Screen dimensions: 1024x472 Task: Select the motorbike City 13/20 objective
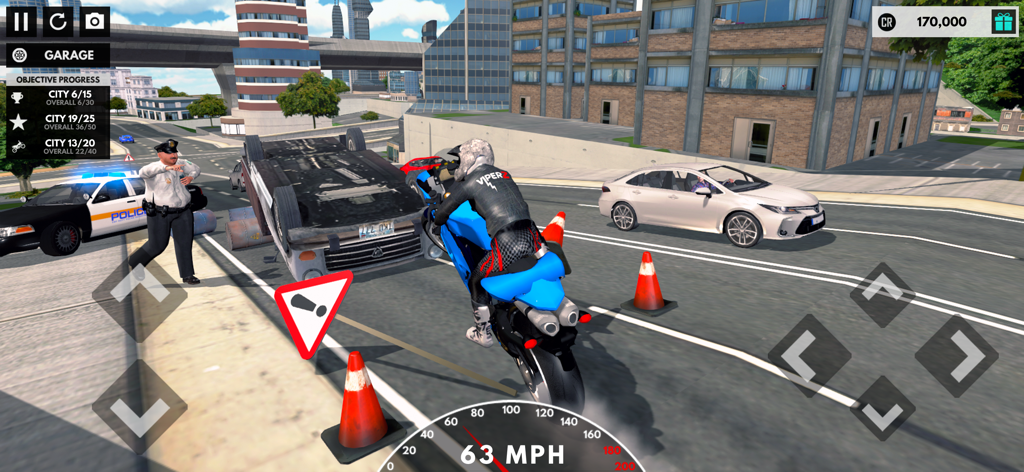[x=57, y=146]
